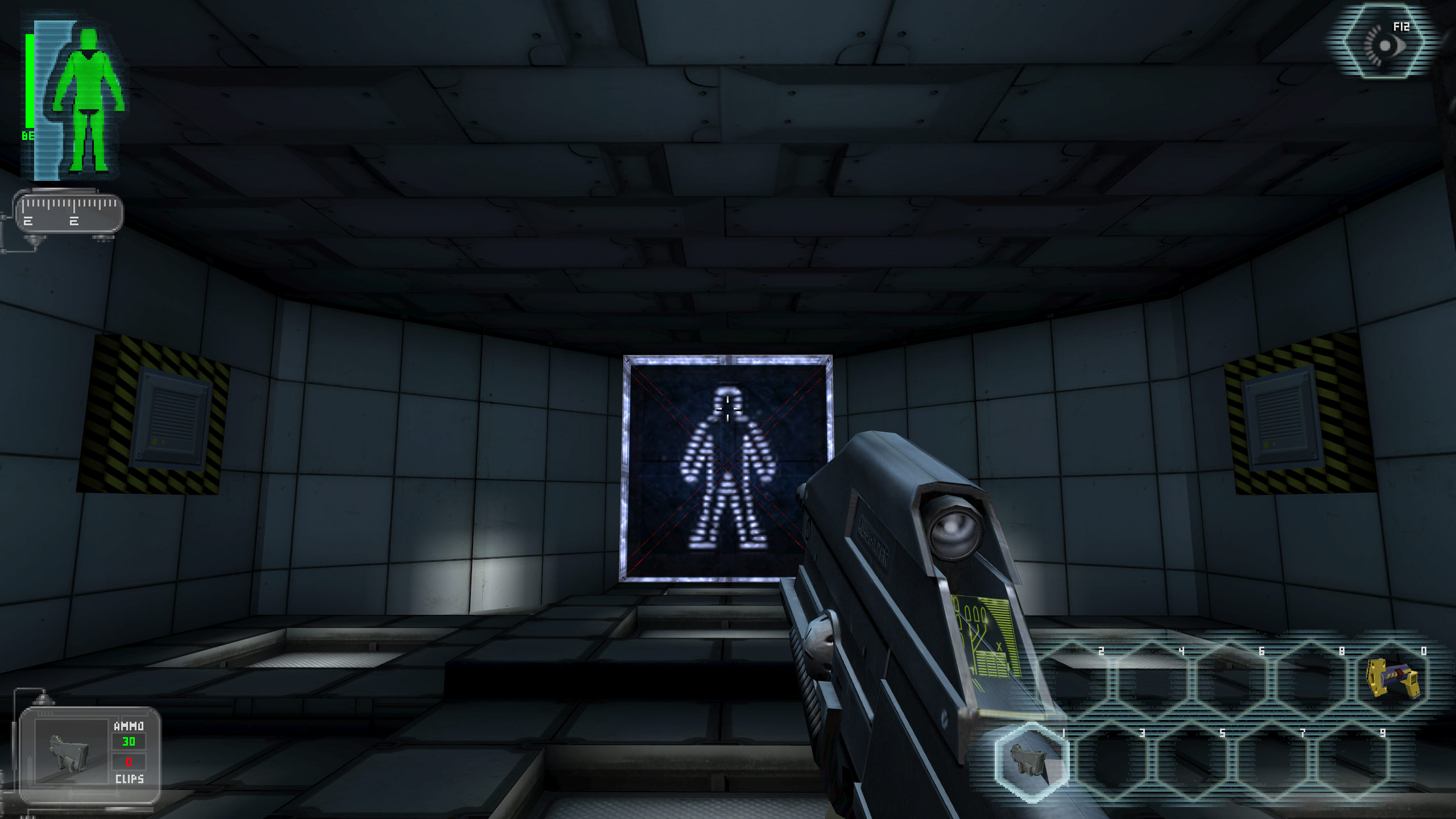Equip the yellow tool in hotbar slot 0
The height and width of the screenshot is (819, 1456).
coord(1392,678)
